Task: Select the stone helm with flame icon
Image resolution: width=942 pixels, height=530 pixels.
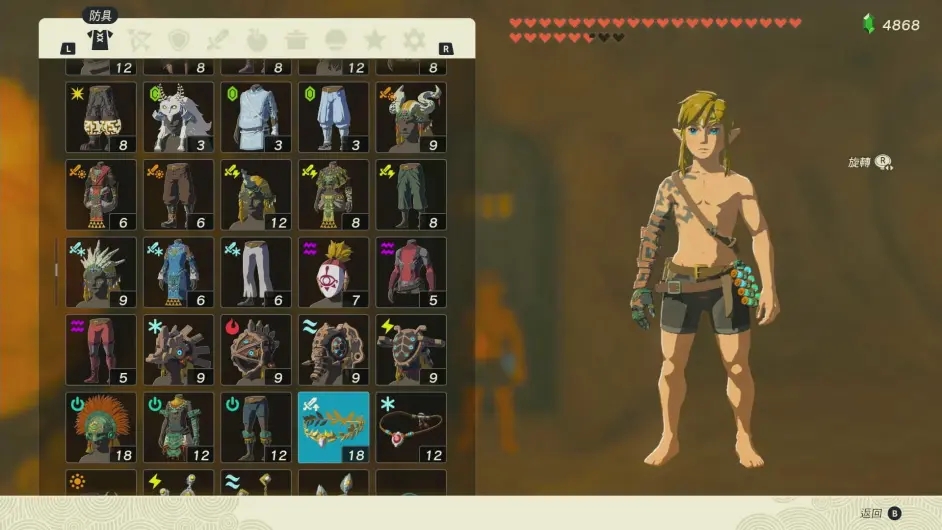Action: coord(256,350)
